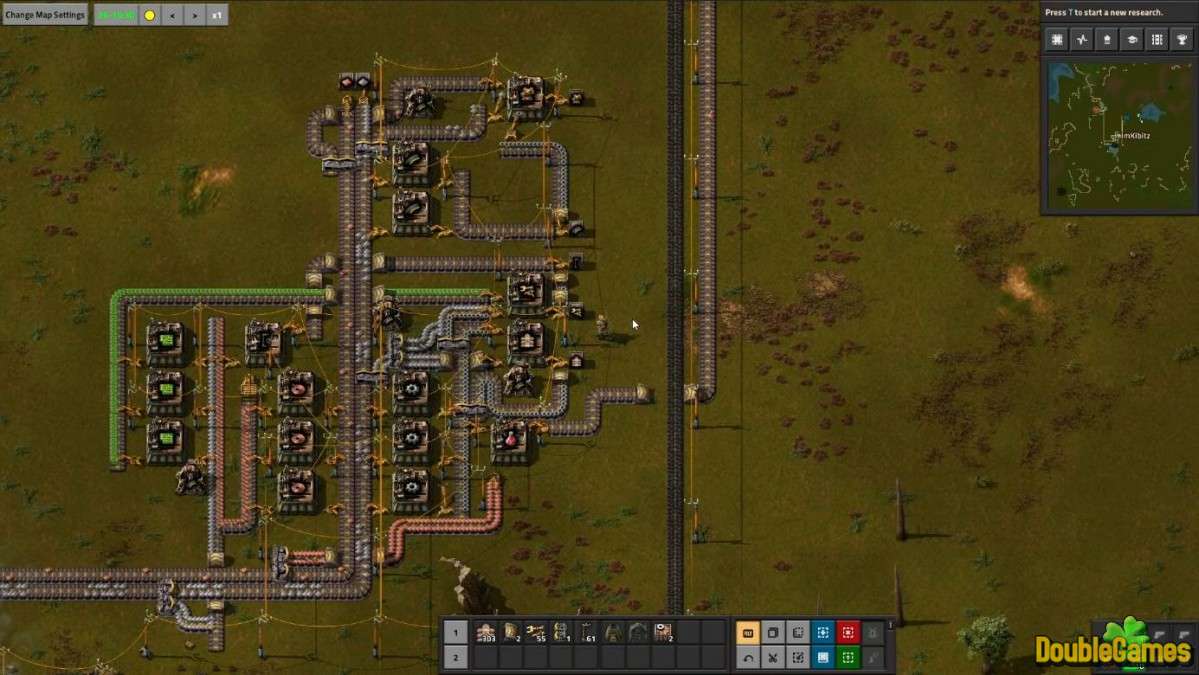
Task: Increase game speed with right arrow
Action: tap(194, 15)
